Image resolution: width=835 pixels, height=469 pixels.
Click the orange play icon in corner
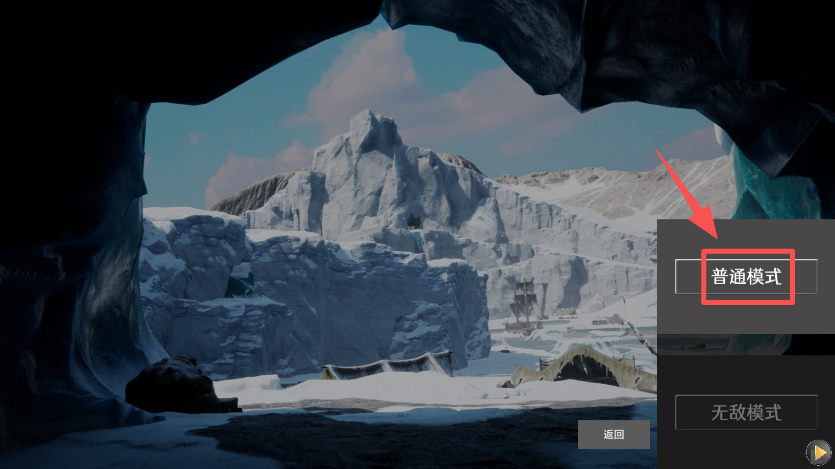click(820, 453)
